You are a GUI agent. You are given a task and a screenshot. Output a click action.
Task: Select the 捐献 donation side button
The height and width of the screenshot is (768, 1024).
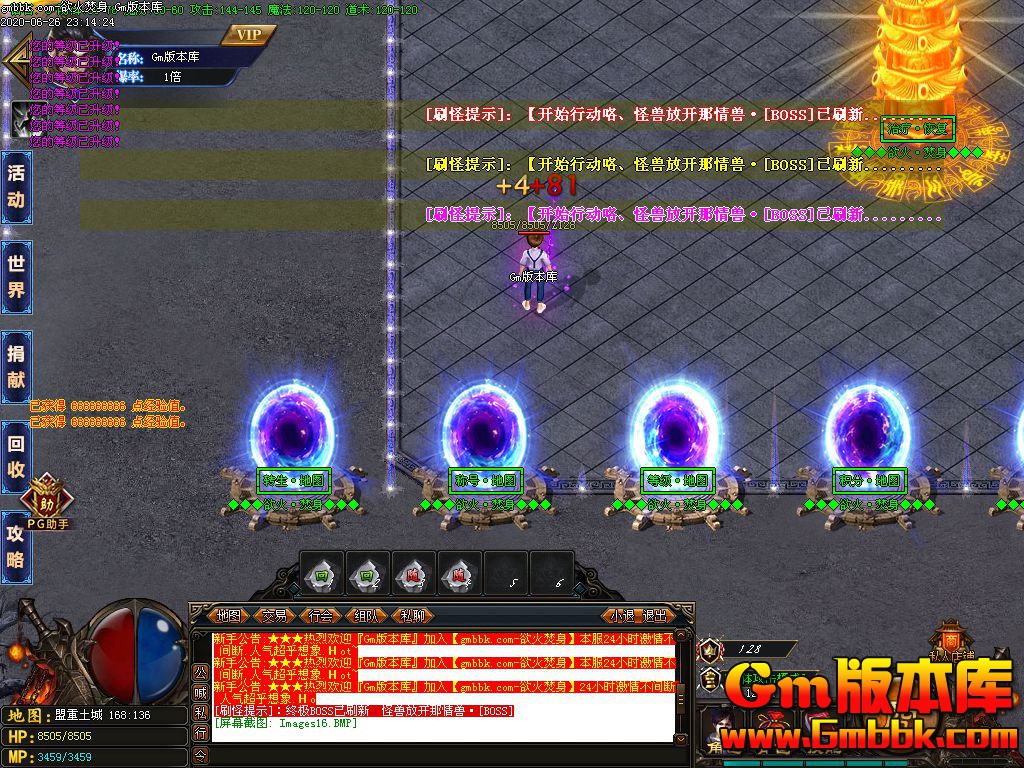pos(16,366)
